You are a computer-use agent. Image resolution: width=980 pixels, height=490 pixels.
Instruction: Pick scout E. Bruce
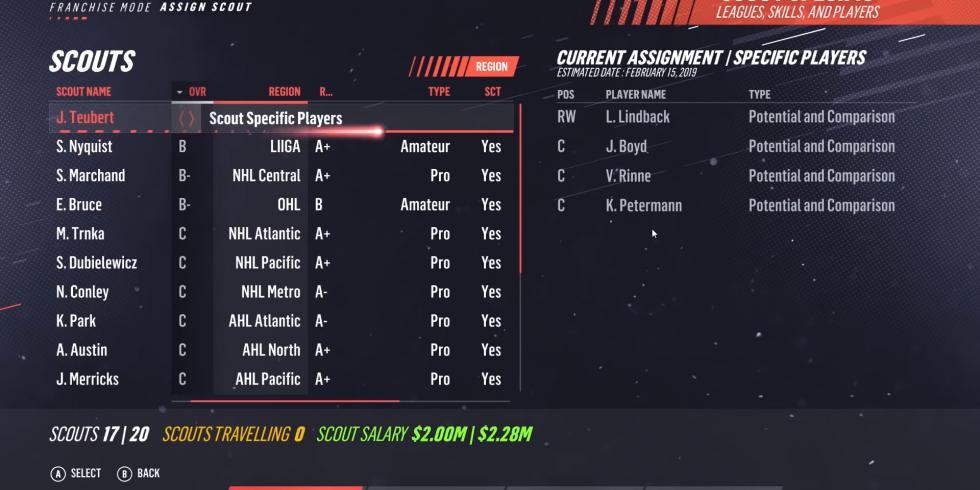coord(79,205)
